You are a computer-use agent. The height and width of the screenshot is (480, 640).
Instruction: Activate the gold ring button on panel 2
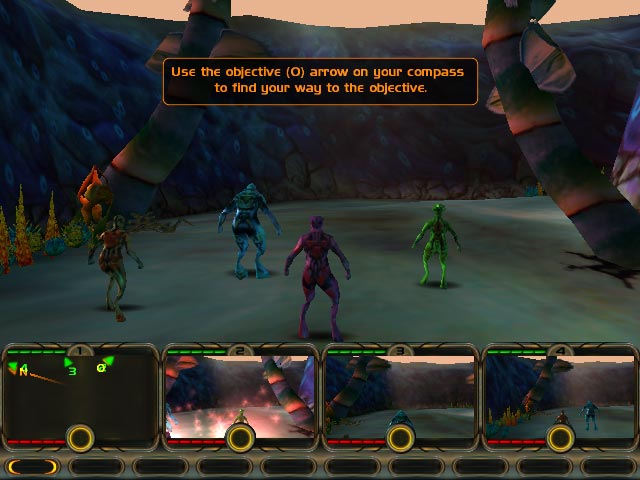coord(239,437)
